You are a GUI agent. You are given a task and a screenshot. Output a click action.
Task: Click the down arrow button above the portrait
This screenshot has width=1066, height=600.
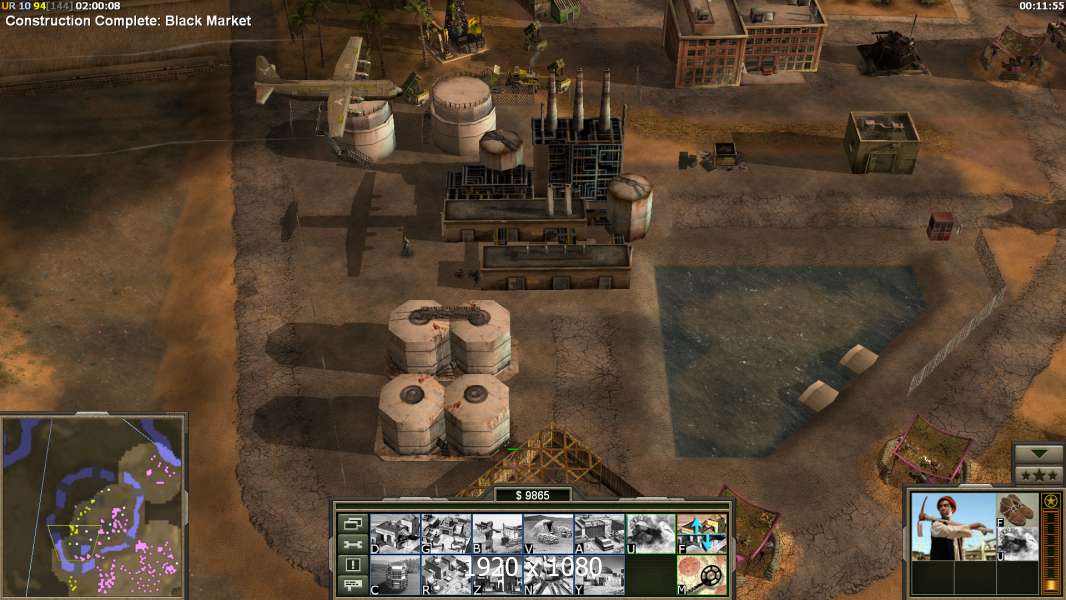(x=1038, y=454)
